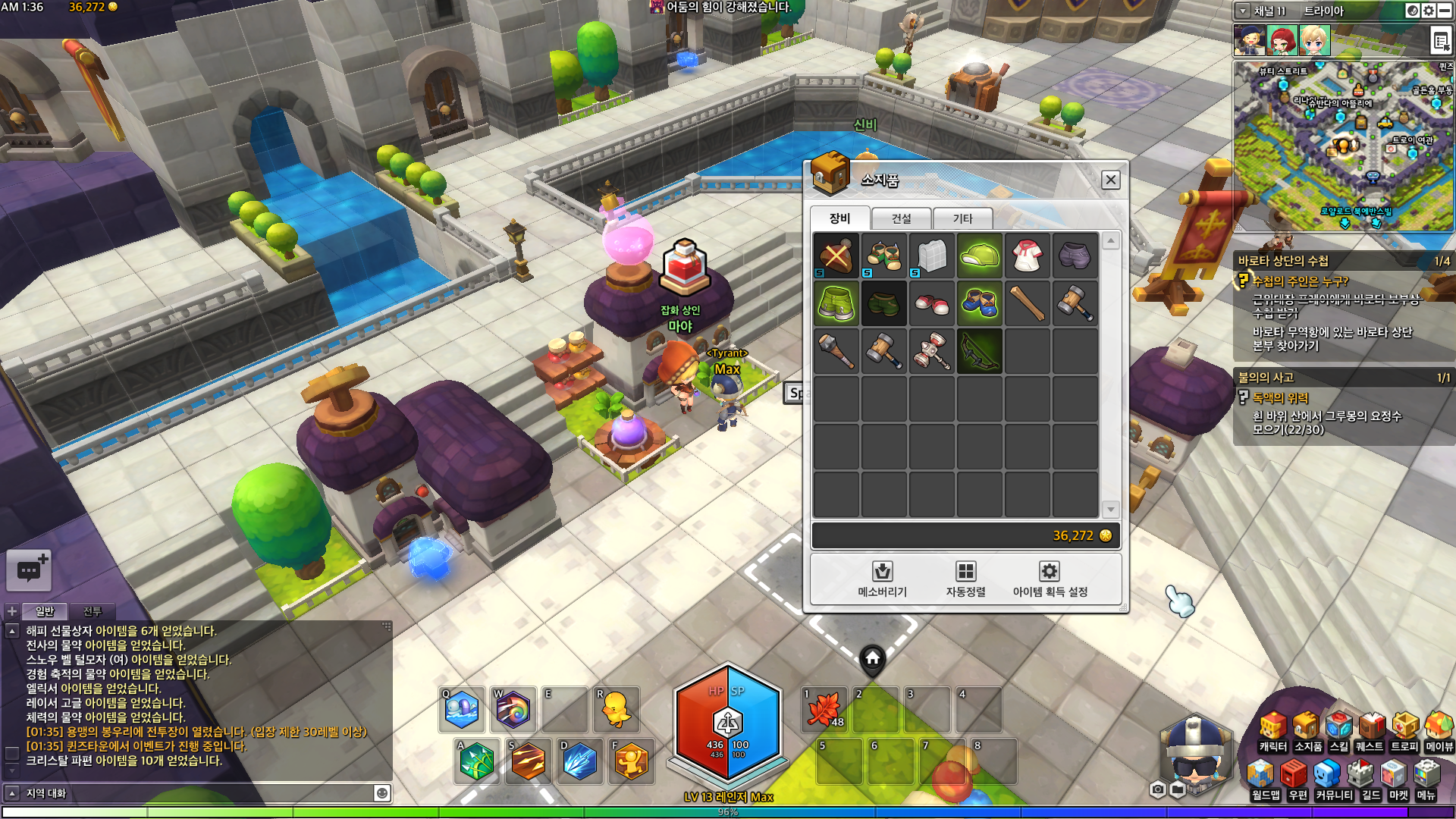Select the wooden club weapon slot

click(1027, 303)
